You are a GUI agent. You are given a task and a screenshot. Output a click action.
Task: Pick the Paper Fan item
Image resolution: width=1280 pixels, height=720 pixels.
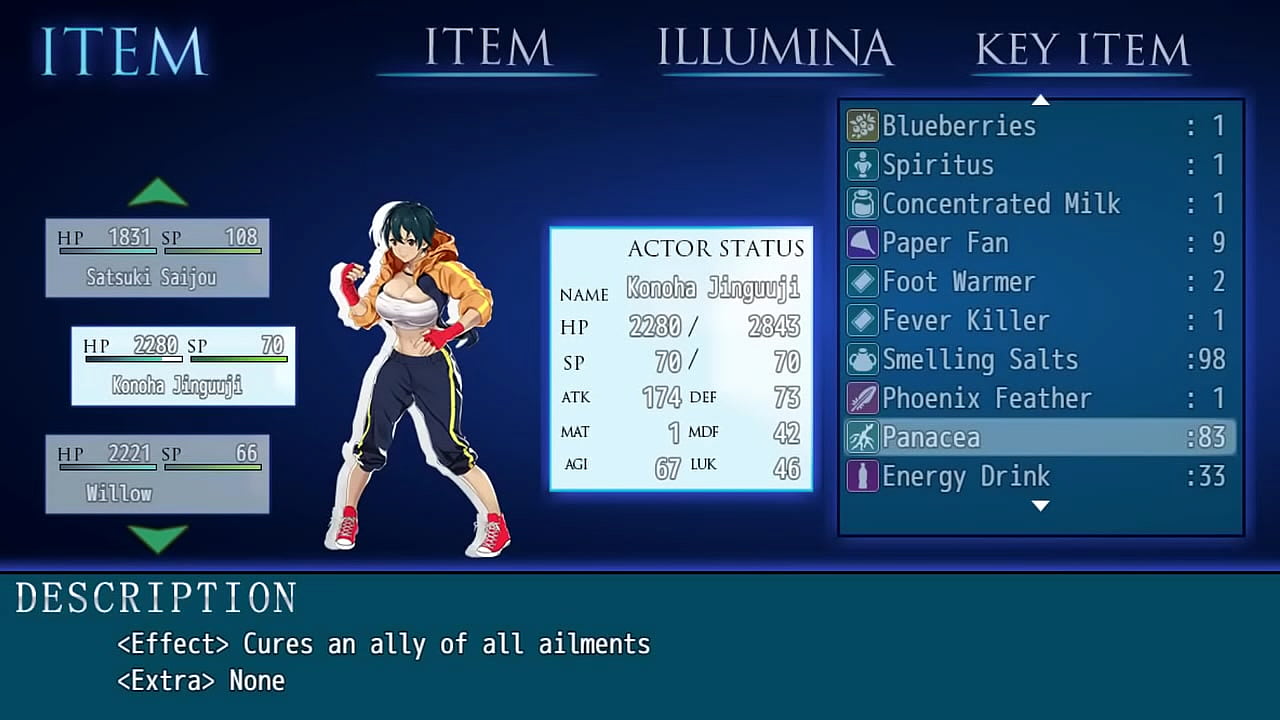pos(1040,243)
